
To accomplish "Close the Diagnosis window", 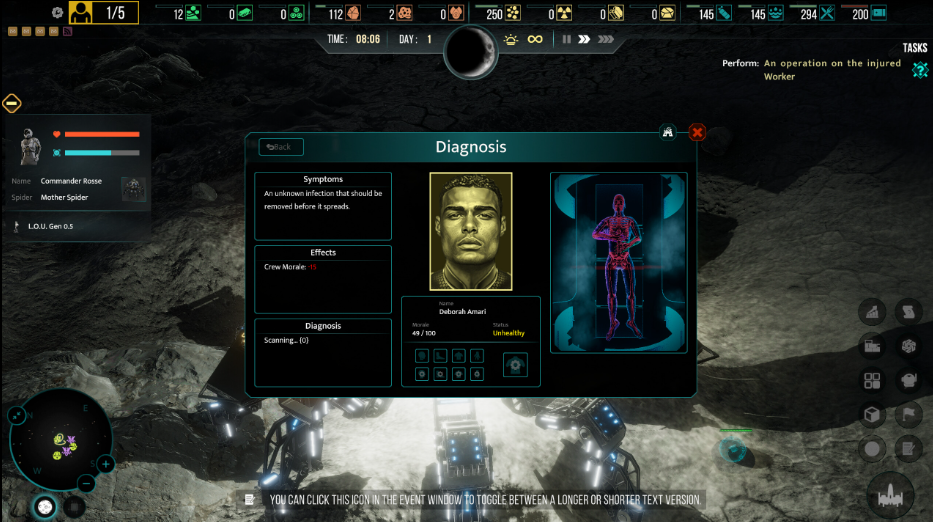I will pos(698,132).
